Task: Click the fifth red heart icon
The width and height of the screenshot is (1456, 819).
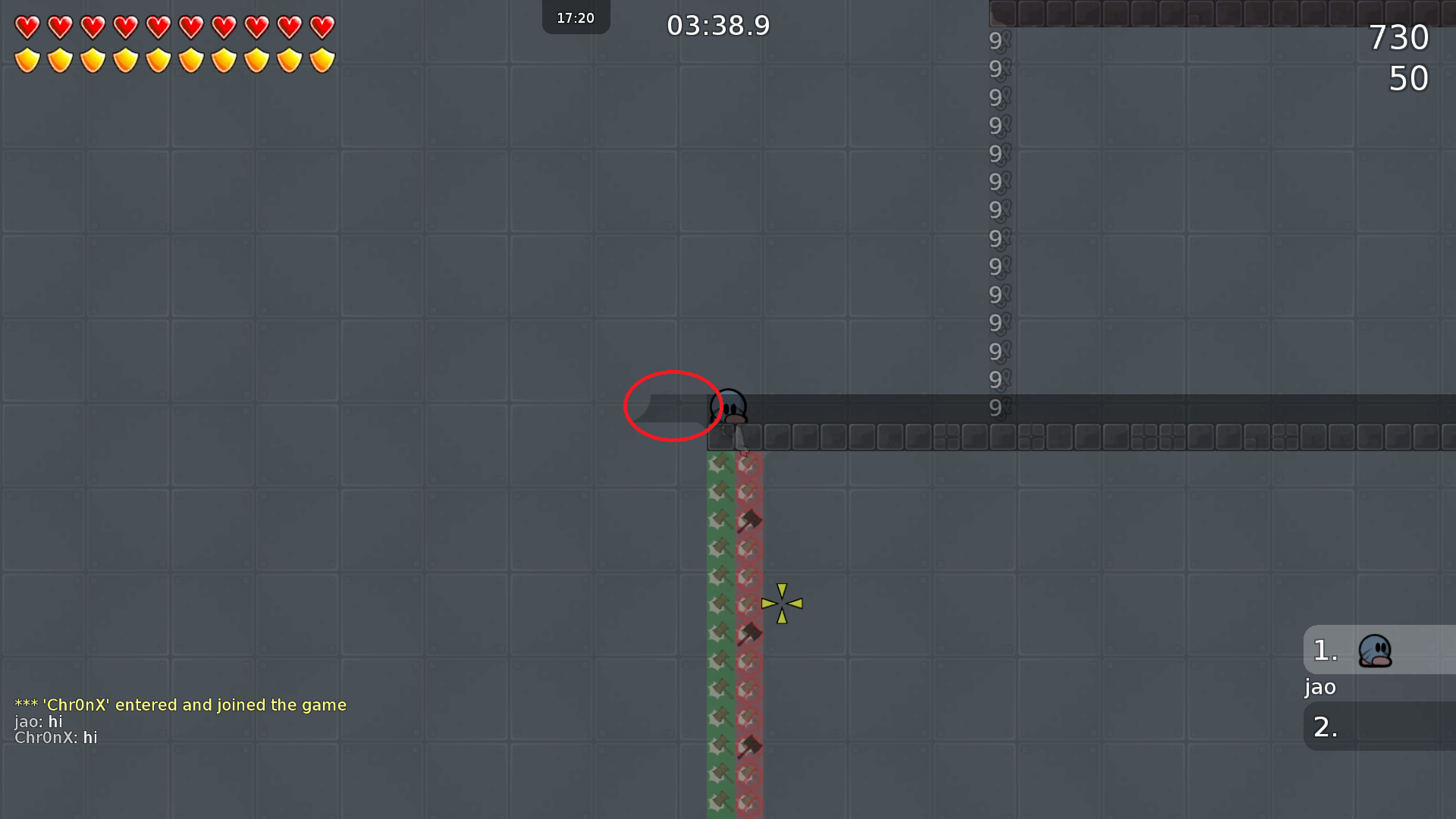Action: click(x=158, y=27)
